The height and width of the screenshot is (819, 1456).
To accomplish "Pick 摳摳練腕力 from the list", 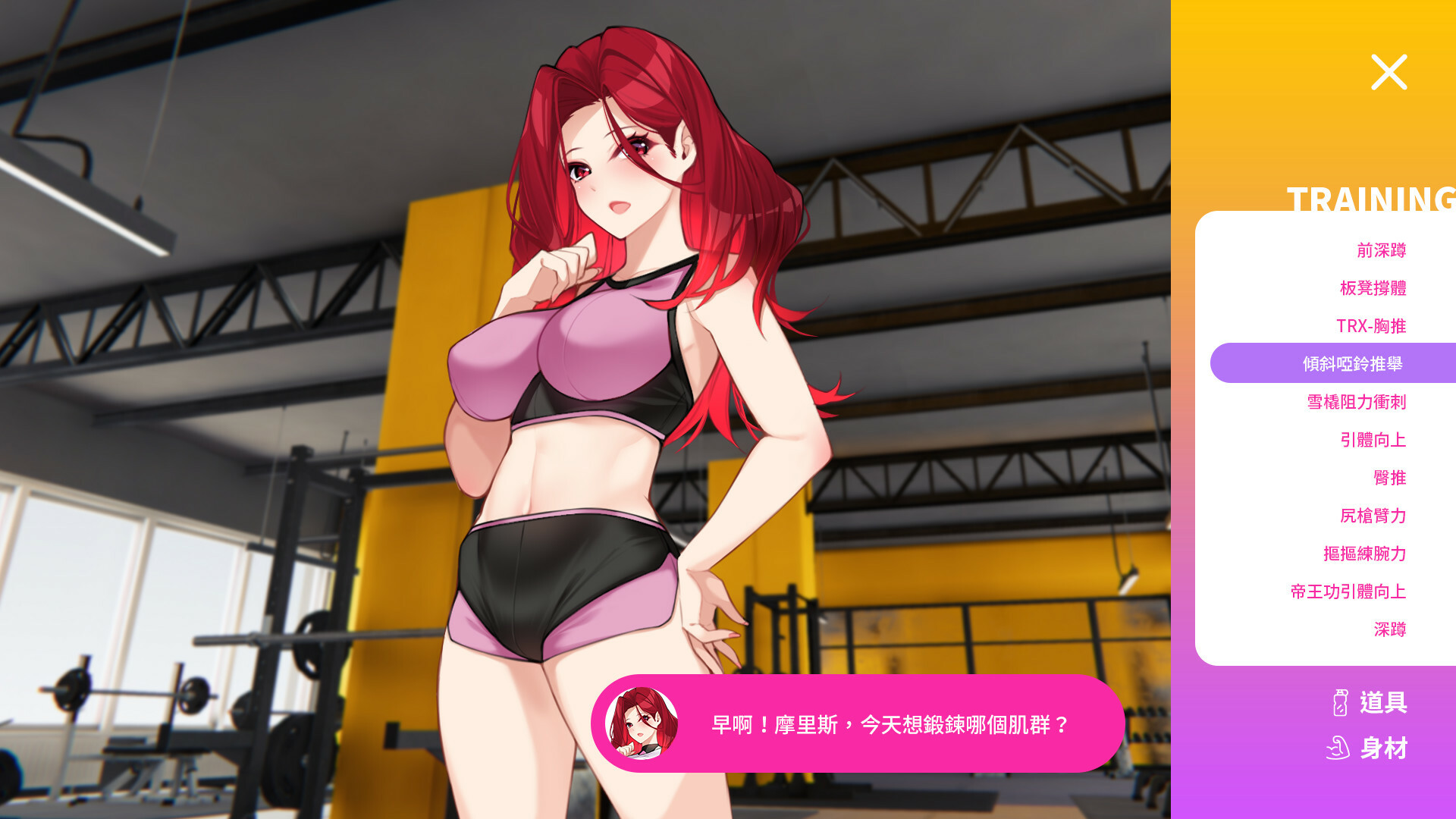I will coord(1365,554).
